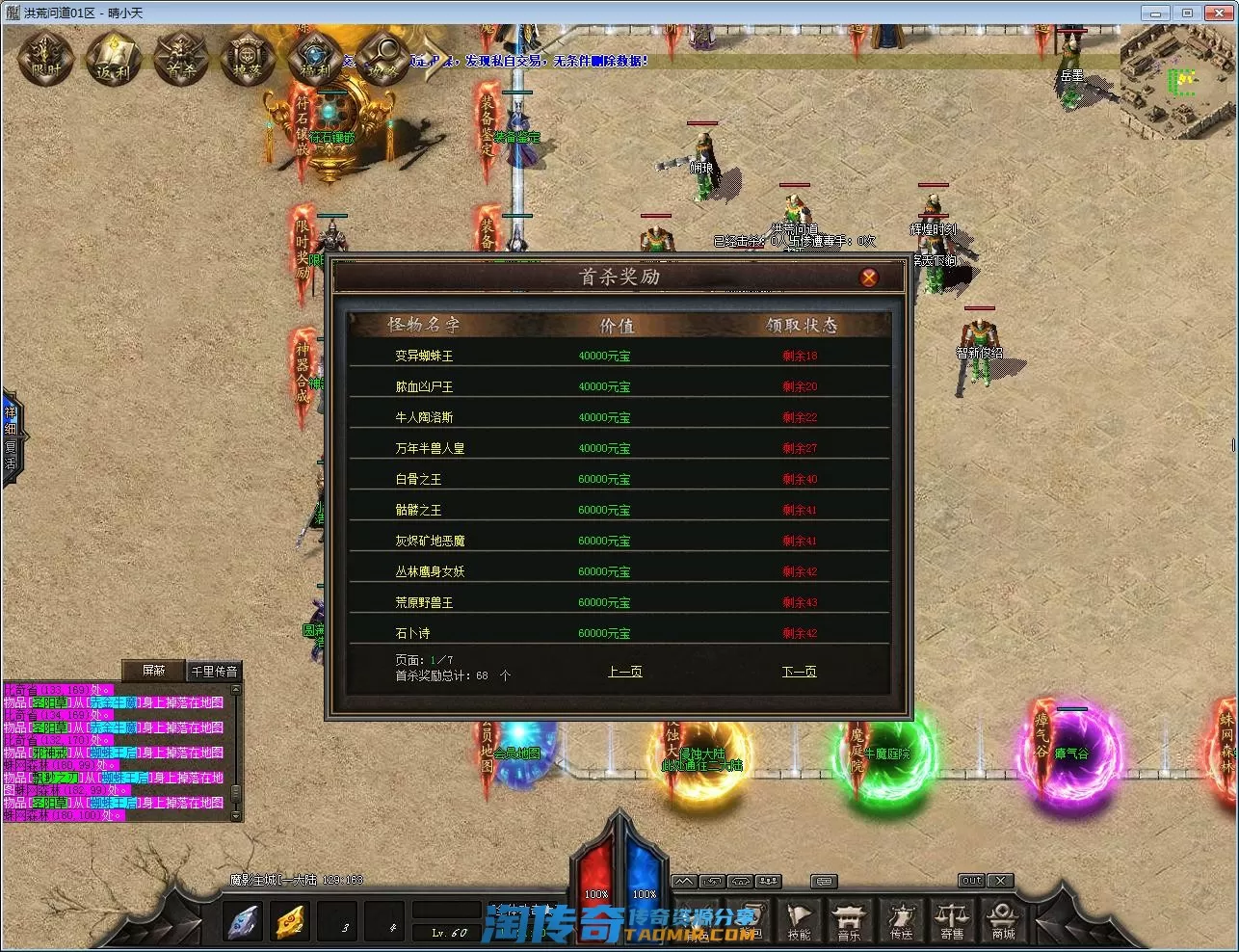Show the 掉落 drop list icon
This screenshot has width=1239, height=952.
click(248, 58)
